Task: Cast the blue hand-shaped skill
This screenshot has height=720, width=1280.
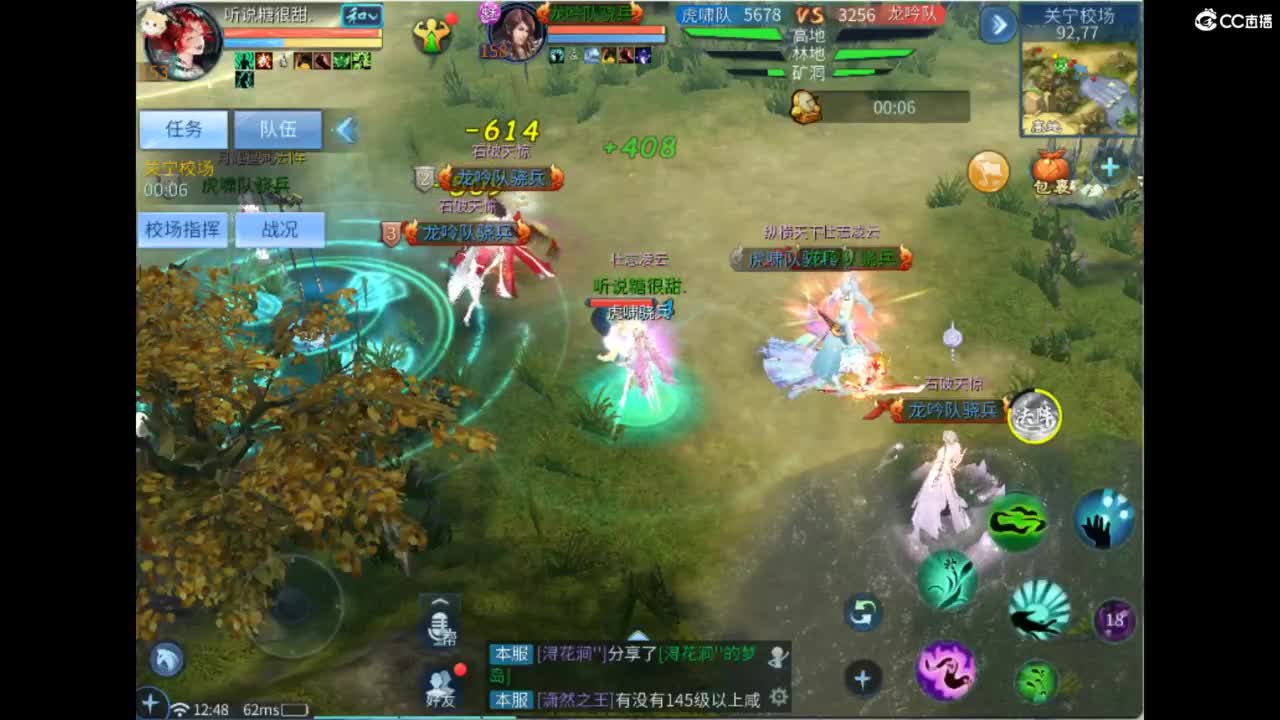Action: pyautogui.click(x=1103, y=520)
